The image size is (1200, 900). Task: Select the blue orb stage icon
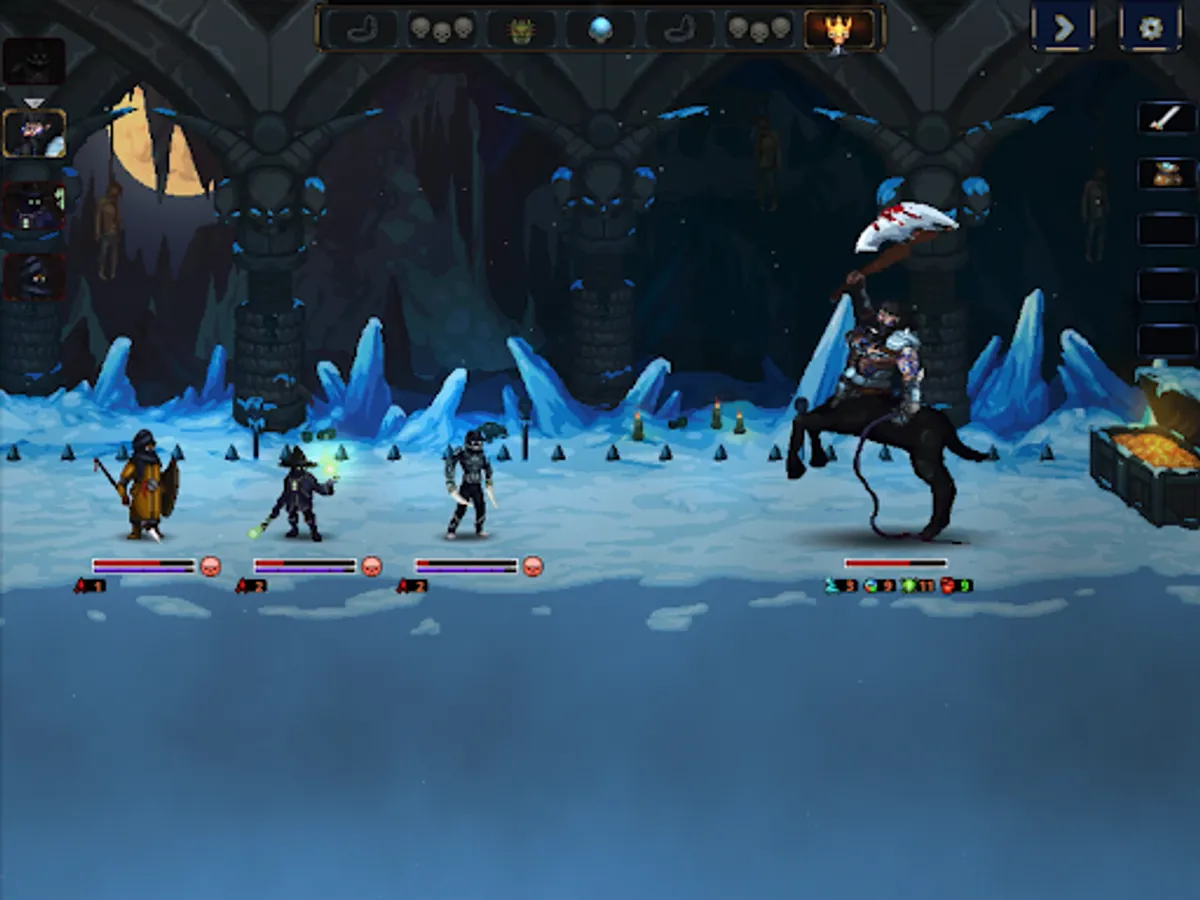pos(600,29)
